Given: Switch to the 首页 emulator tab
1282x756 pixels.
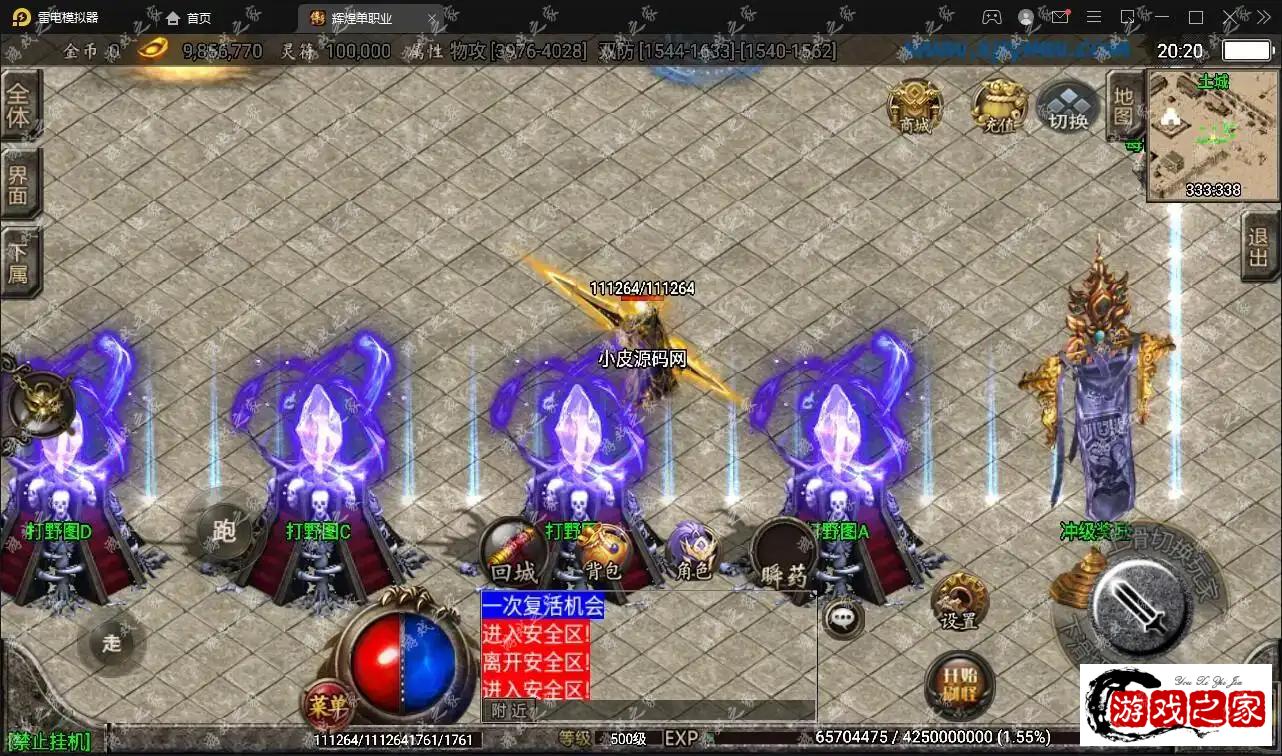Looking at the screenshot, I should coord(188,18).
